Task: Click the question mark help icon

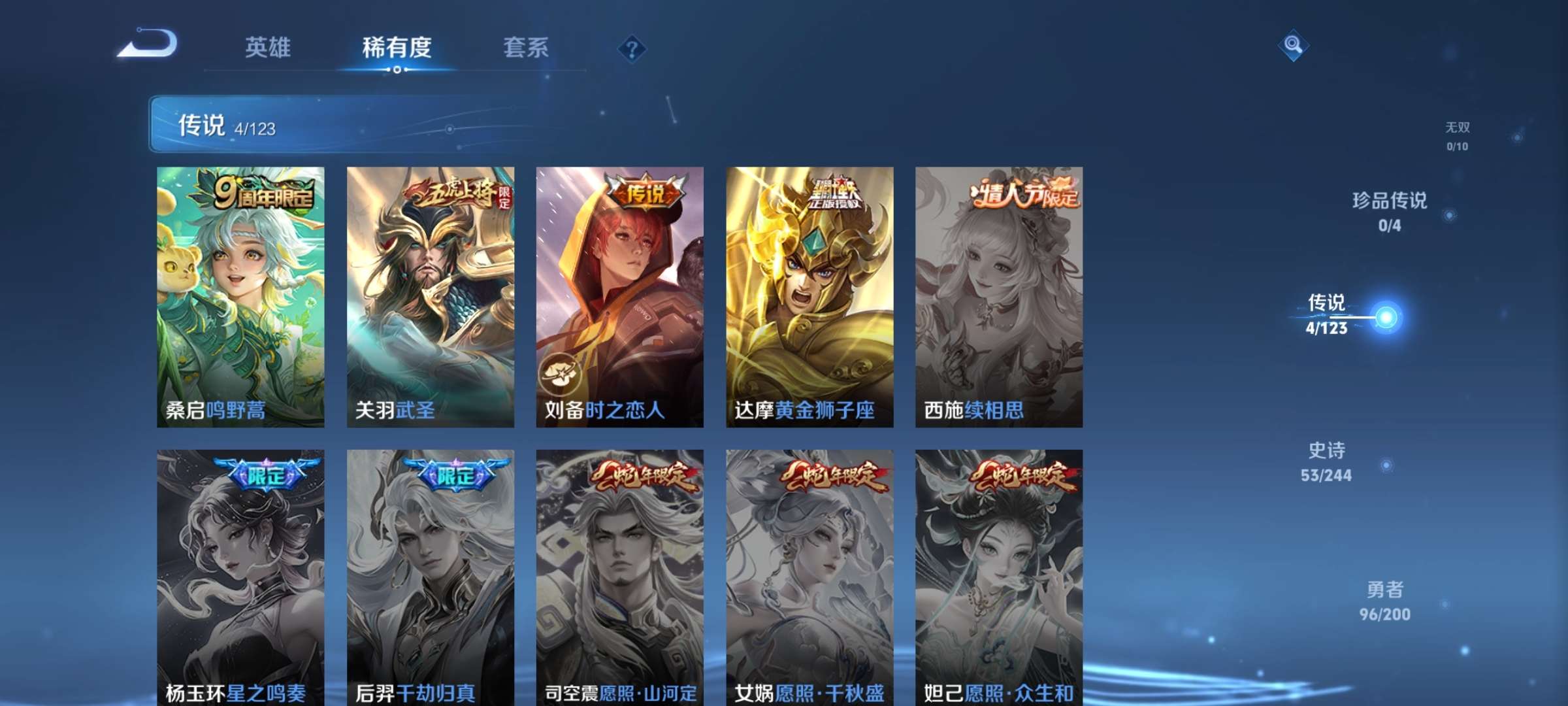Action: click(631, 48)
